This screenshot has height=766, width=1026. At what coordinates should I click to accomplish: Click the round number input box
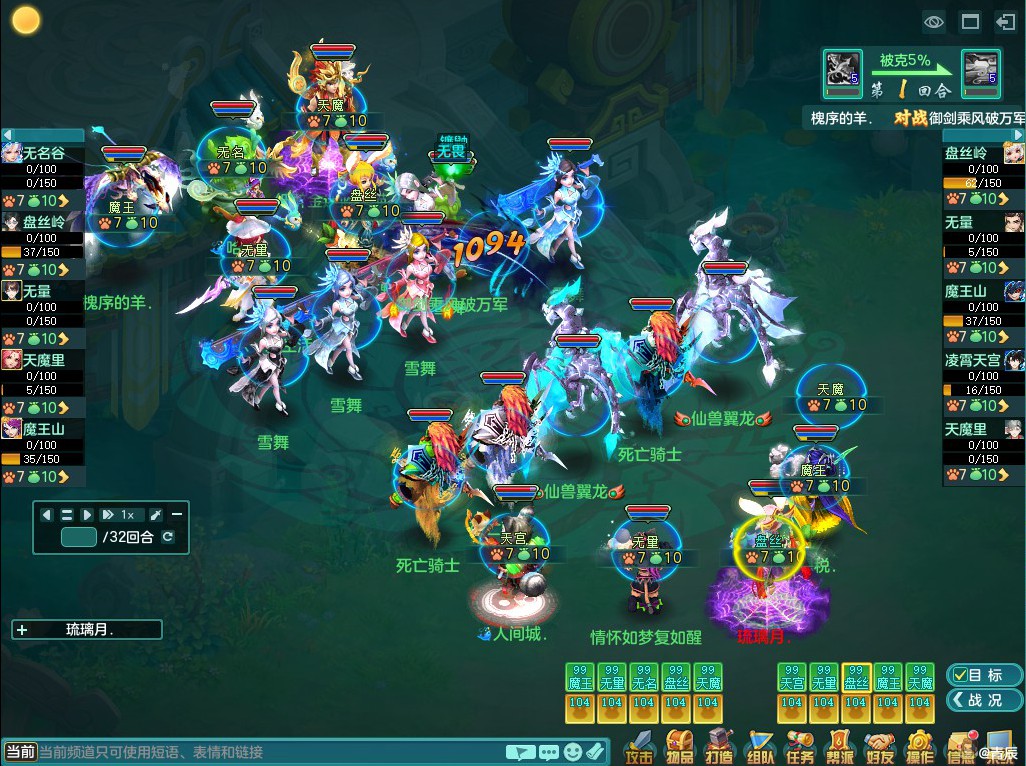point(79,537)
